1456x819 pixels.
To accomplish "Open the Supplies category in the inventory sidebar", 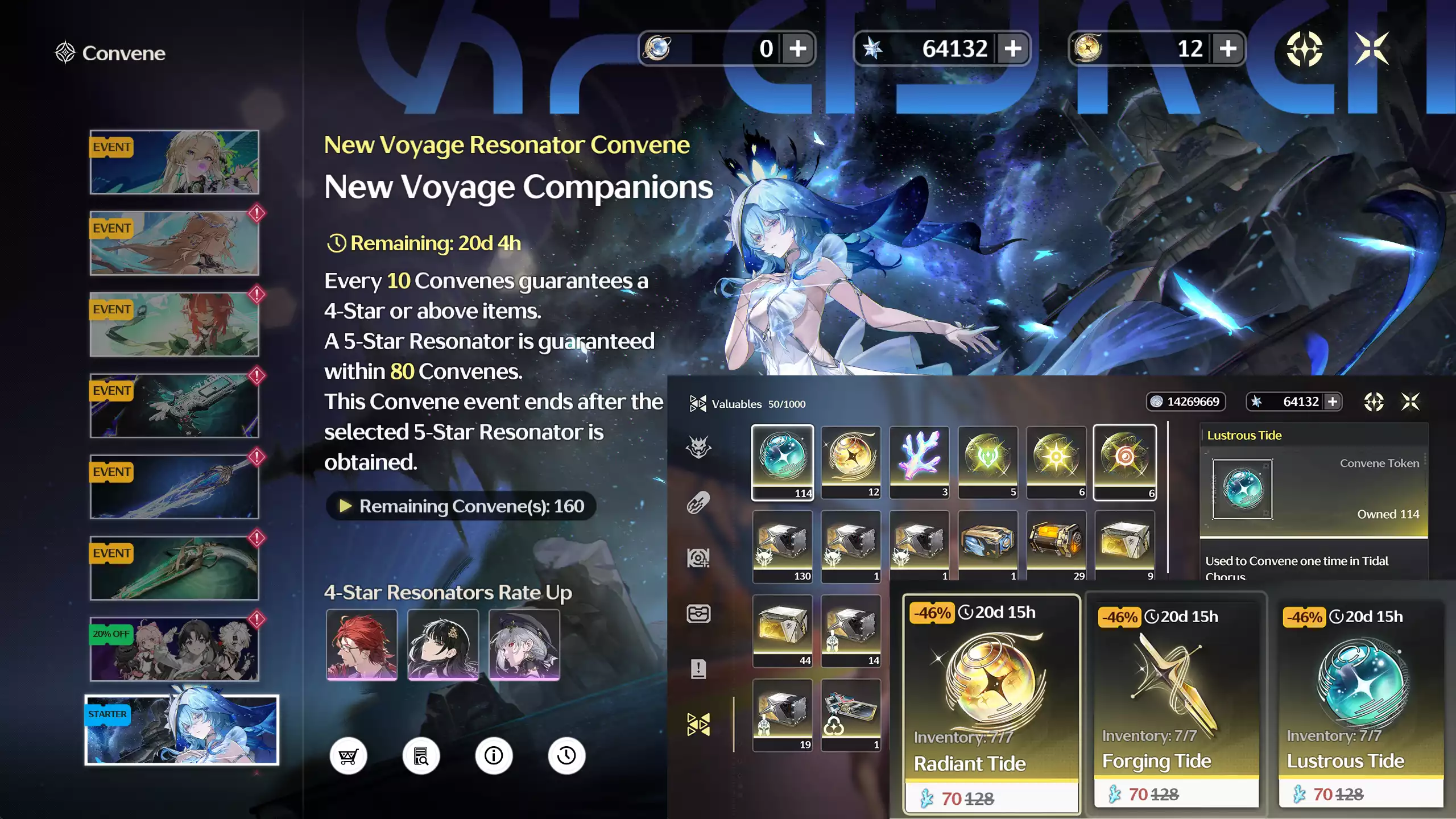I will tap(700, 502).
